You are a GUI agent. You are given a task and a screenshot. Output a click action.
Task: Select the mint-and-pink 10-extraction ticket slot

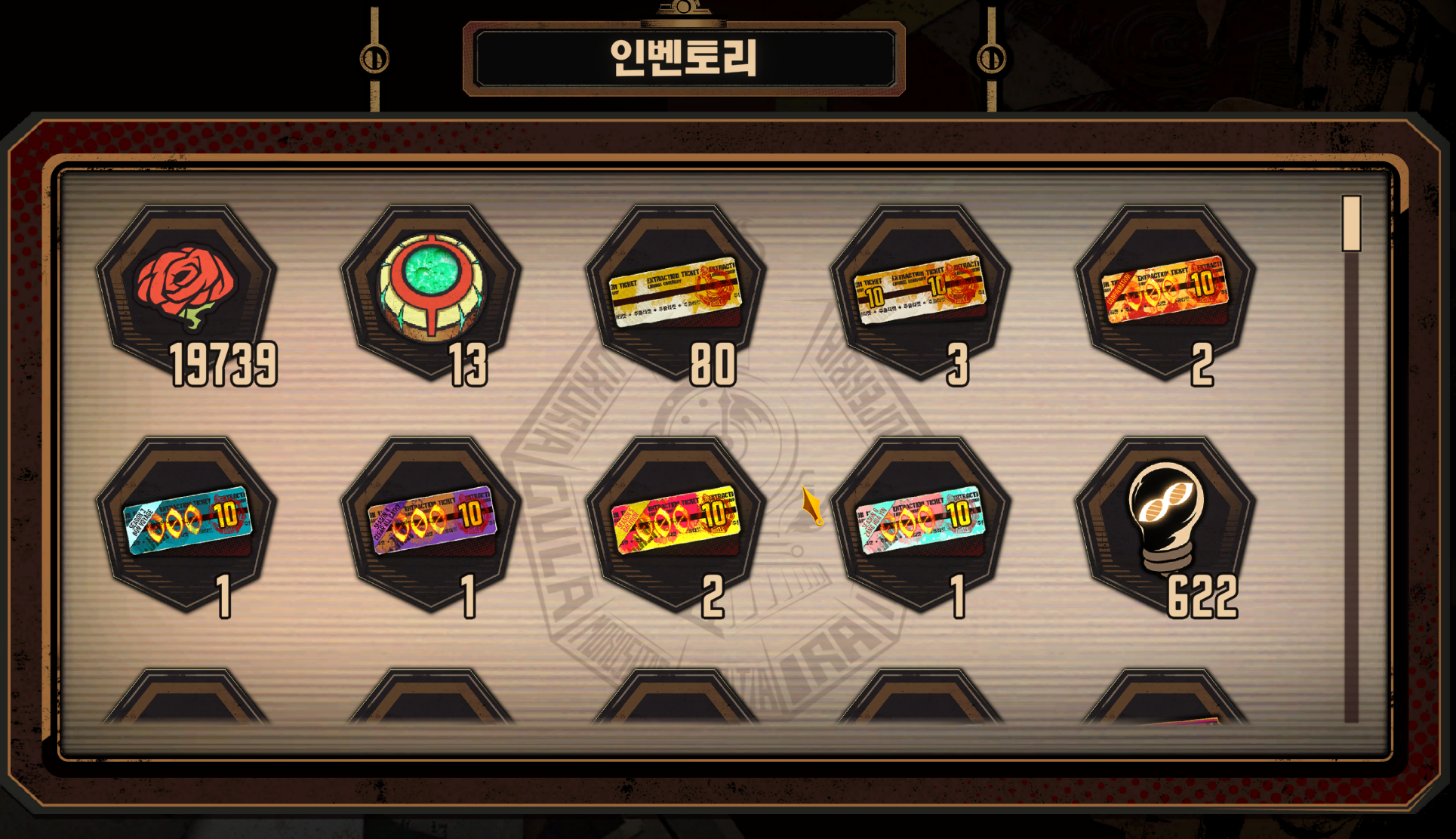coord(920,522)
